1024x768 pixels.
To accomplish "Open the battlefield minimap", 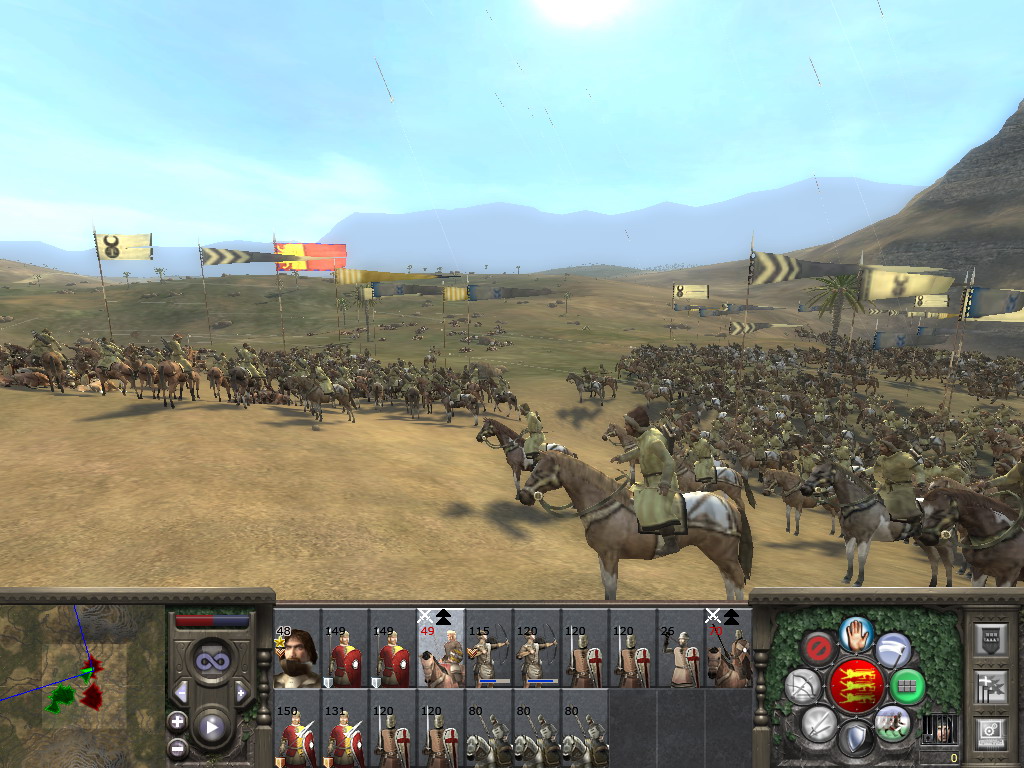I will click(82, 678).
